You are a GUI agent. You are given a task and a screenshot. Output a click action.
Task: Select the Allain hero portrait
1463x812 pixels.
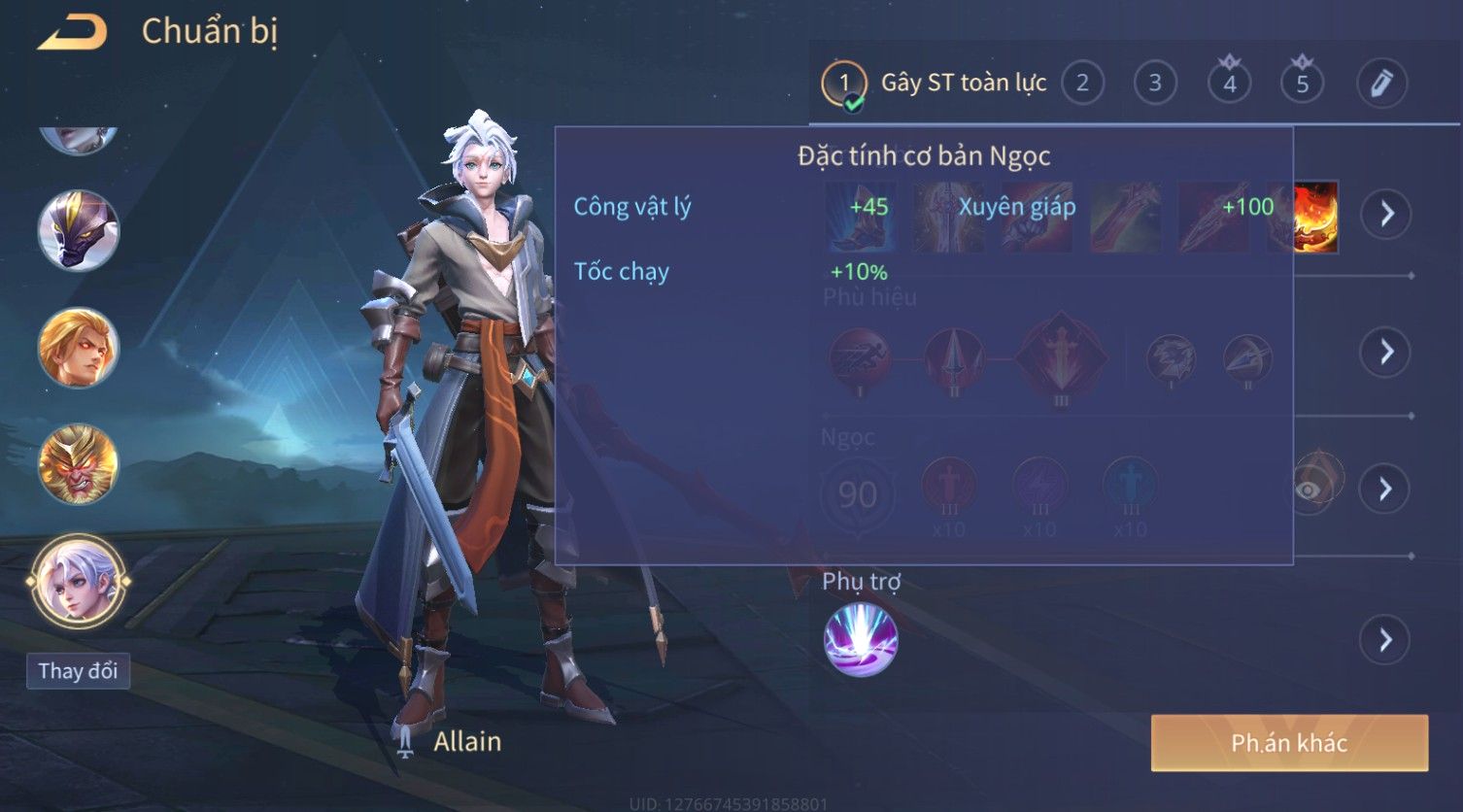pos(78,583)
